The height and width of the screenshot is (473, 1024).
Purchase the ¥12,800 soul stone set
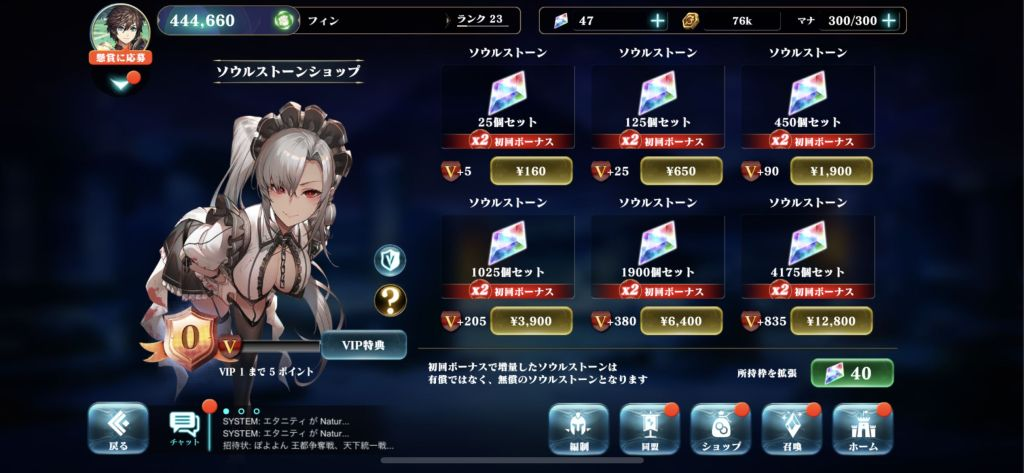[831, 321]
